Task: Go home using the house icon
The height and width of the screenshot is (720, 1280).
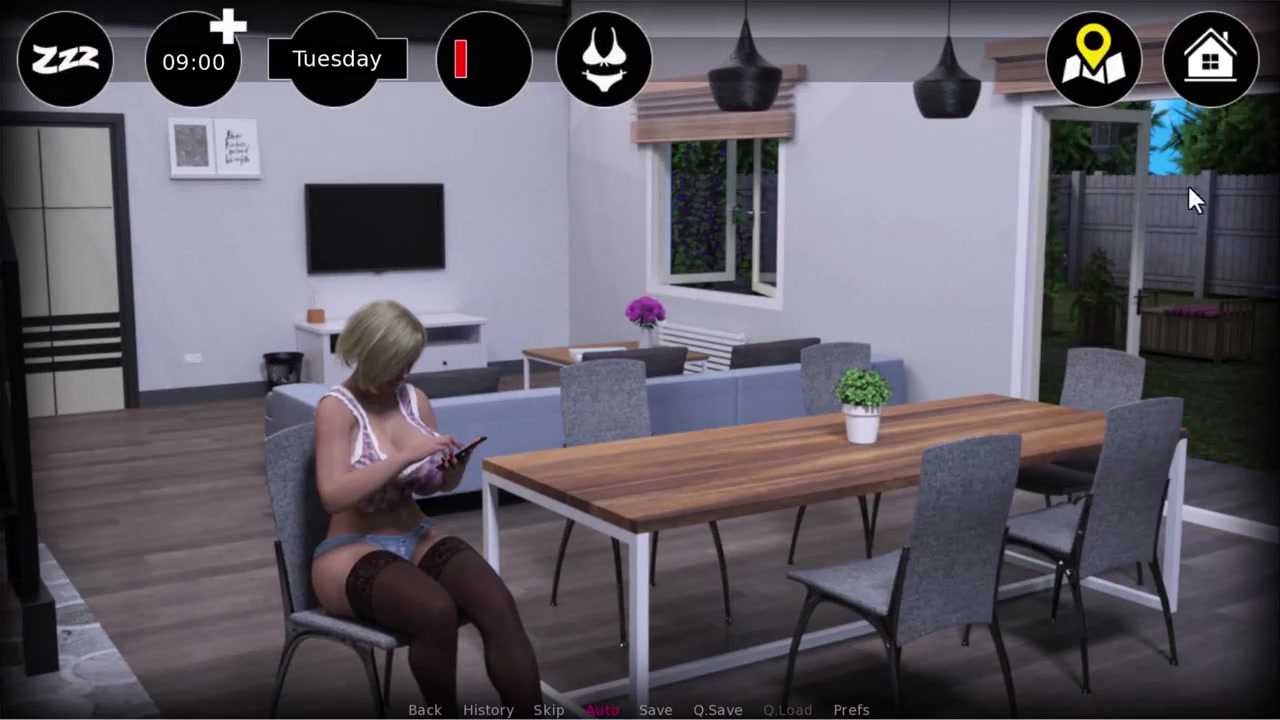Action: click(1210, 59)
